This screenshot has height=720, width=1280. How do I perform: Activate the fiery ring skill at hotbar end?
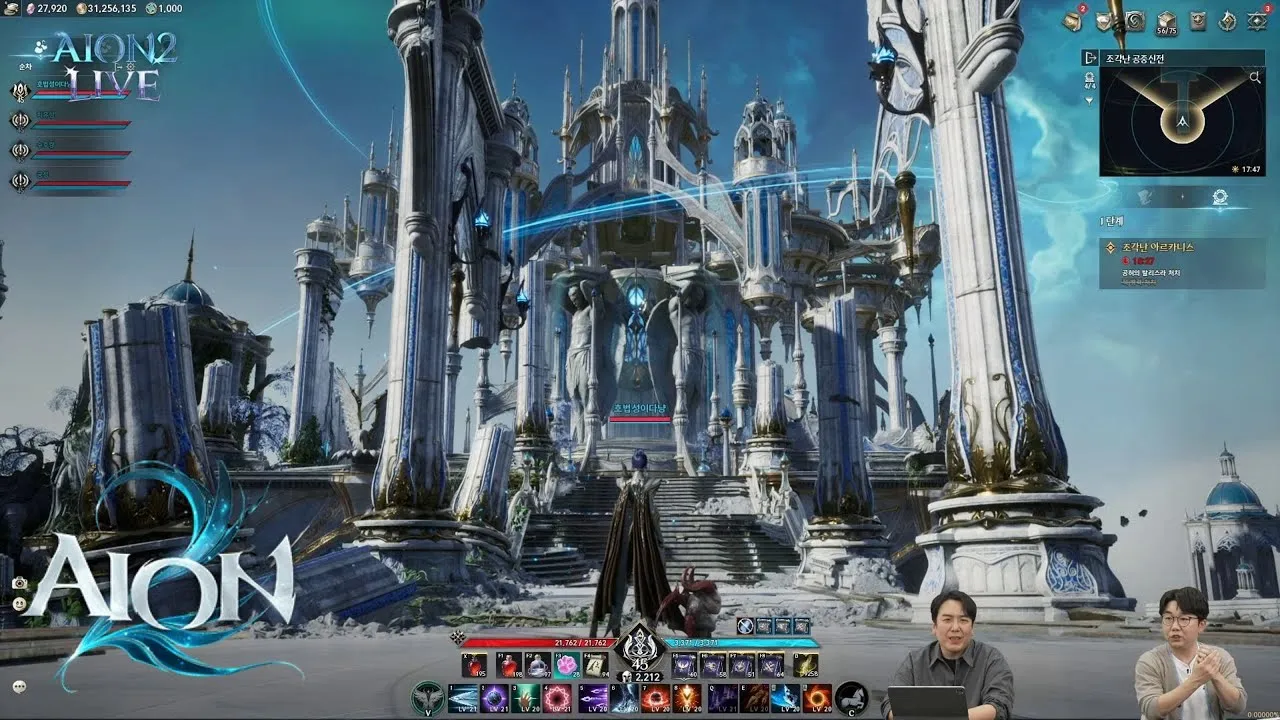[817, 697]
